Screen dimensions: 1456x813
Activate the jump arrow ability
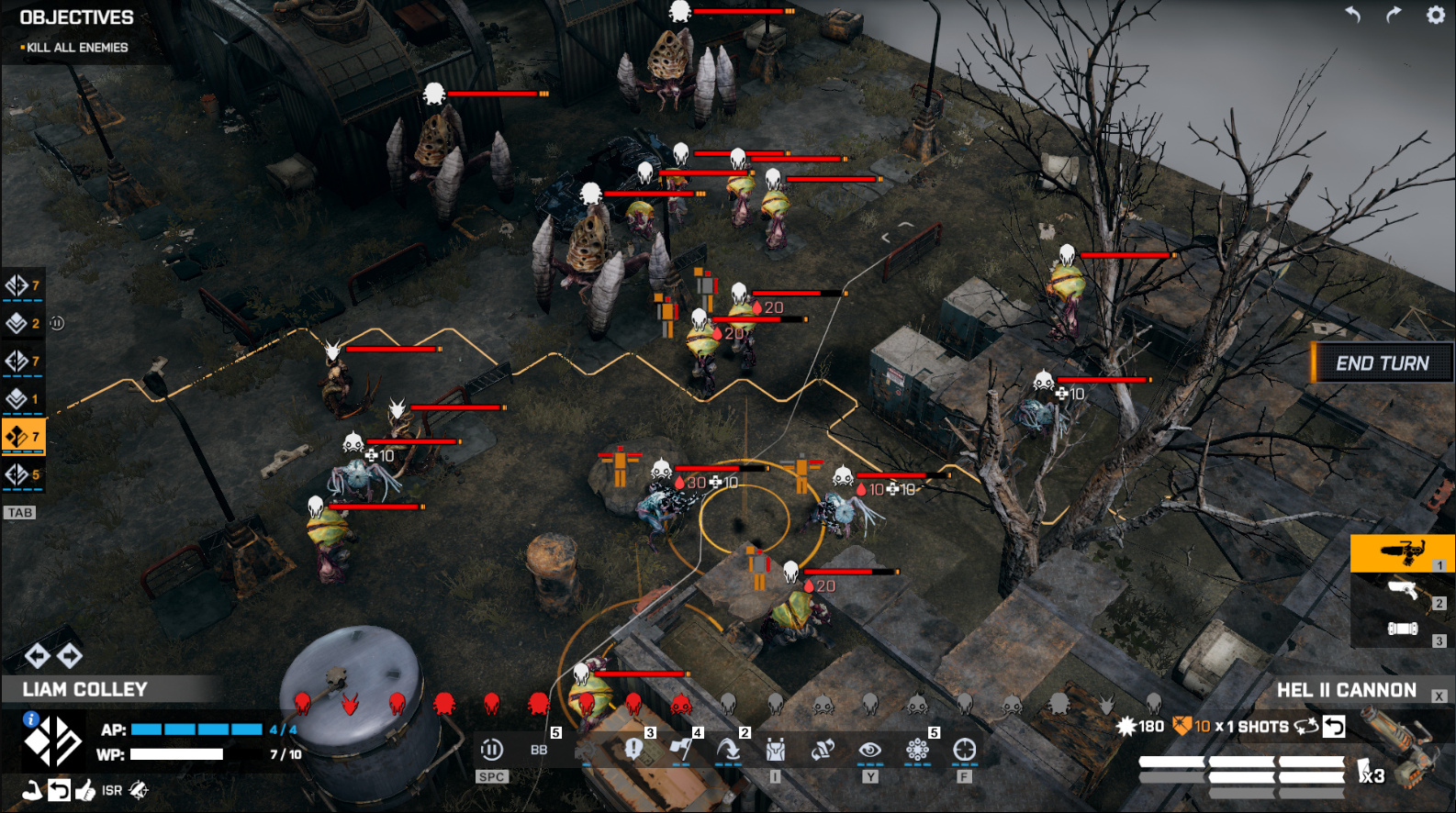728,751
